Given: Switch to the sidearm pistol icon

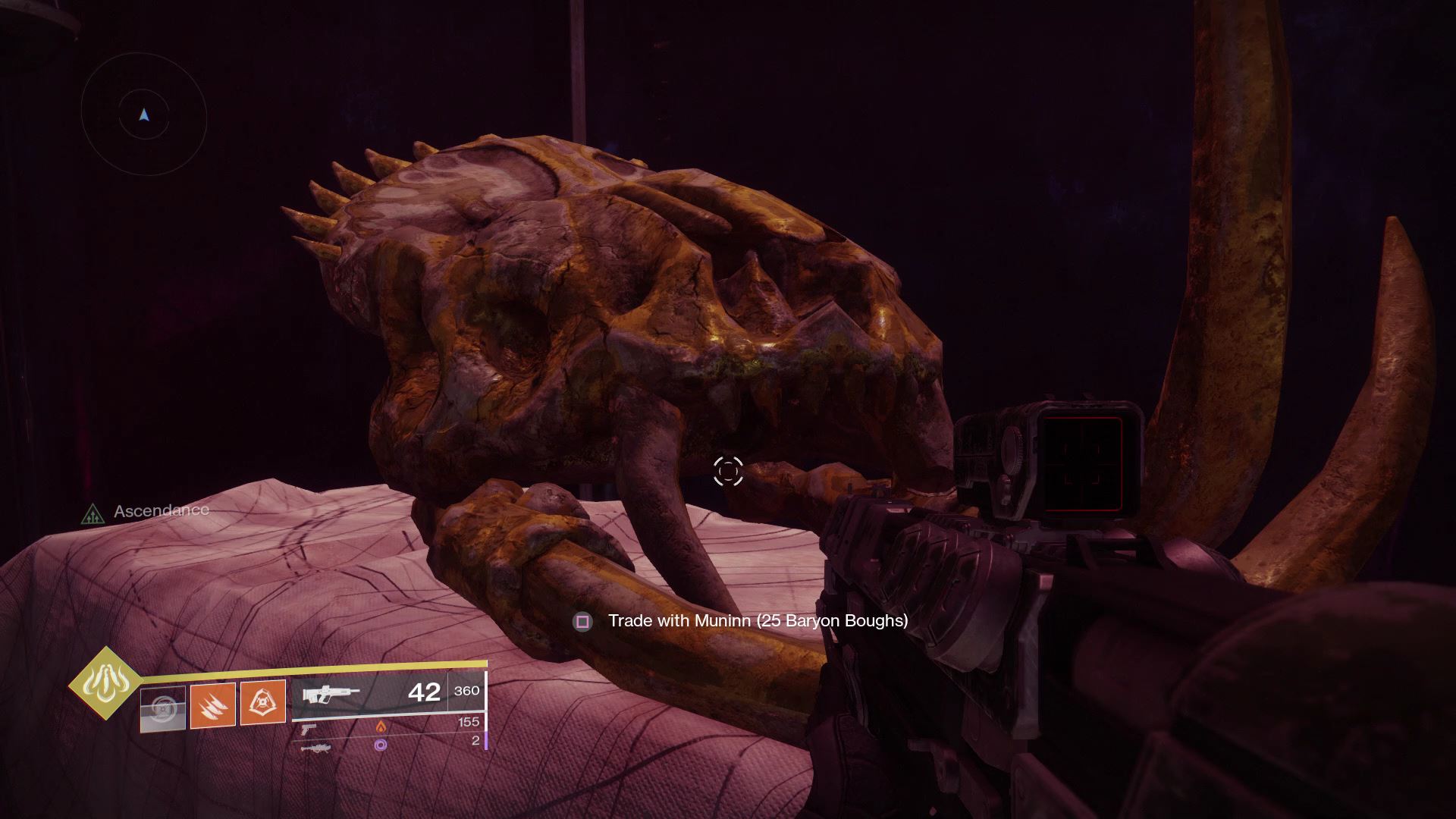Looking at the screenshot, I should [x=307, y=728].
